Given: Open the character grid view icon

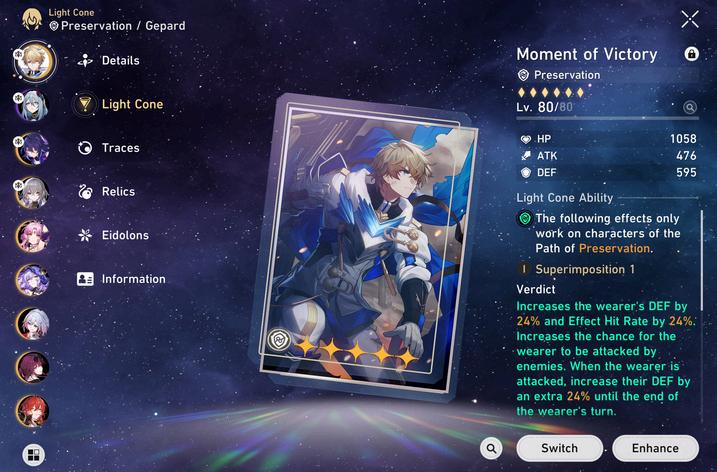Looking at the screenshot, I should tap(33, 455).
